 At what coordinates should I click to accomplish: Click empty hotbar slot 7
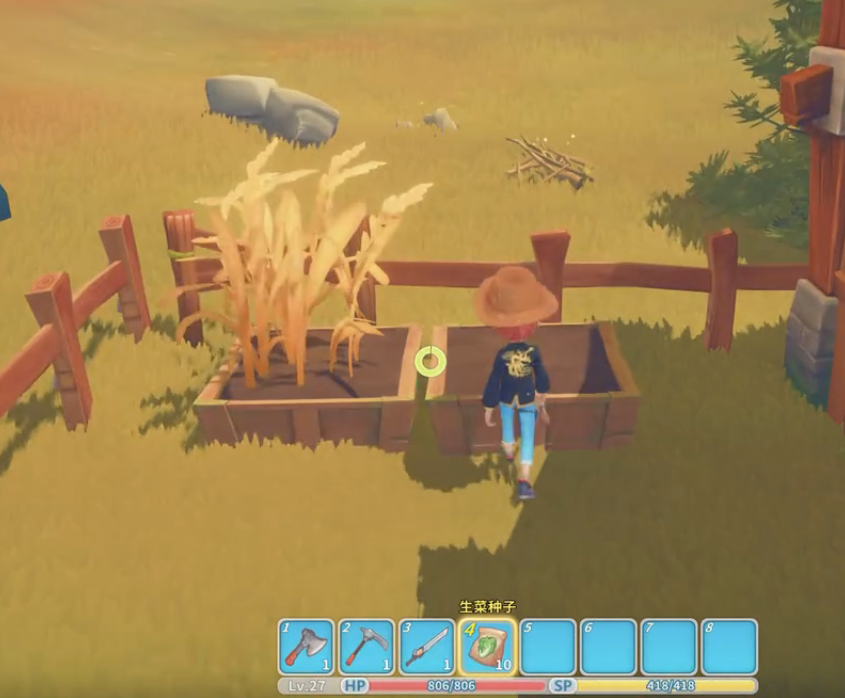pos(669,647)
